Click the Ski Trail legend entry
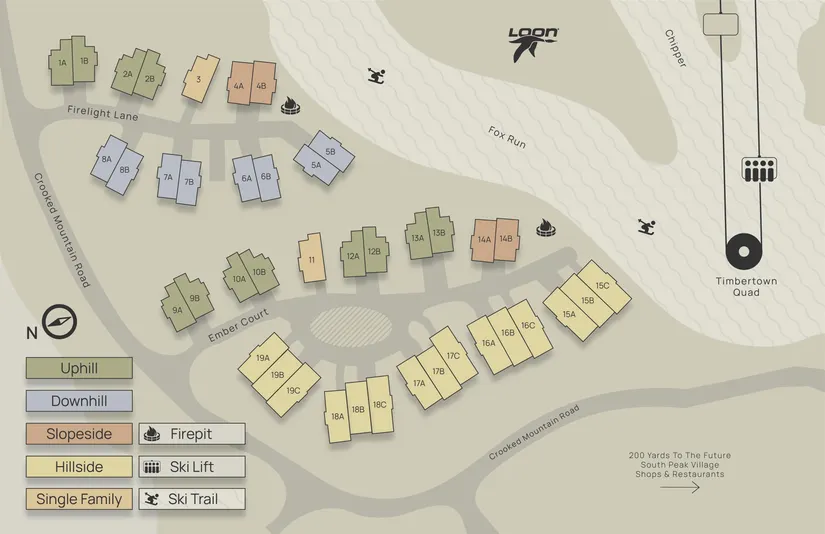825x534 pixels. [191, 498]
